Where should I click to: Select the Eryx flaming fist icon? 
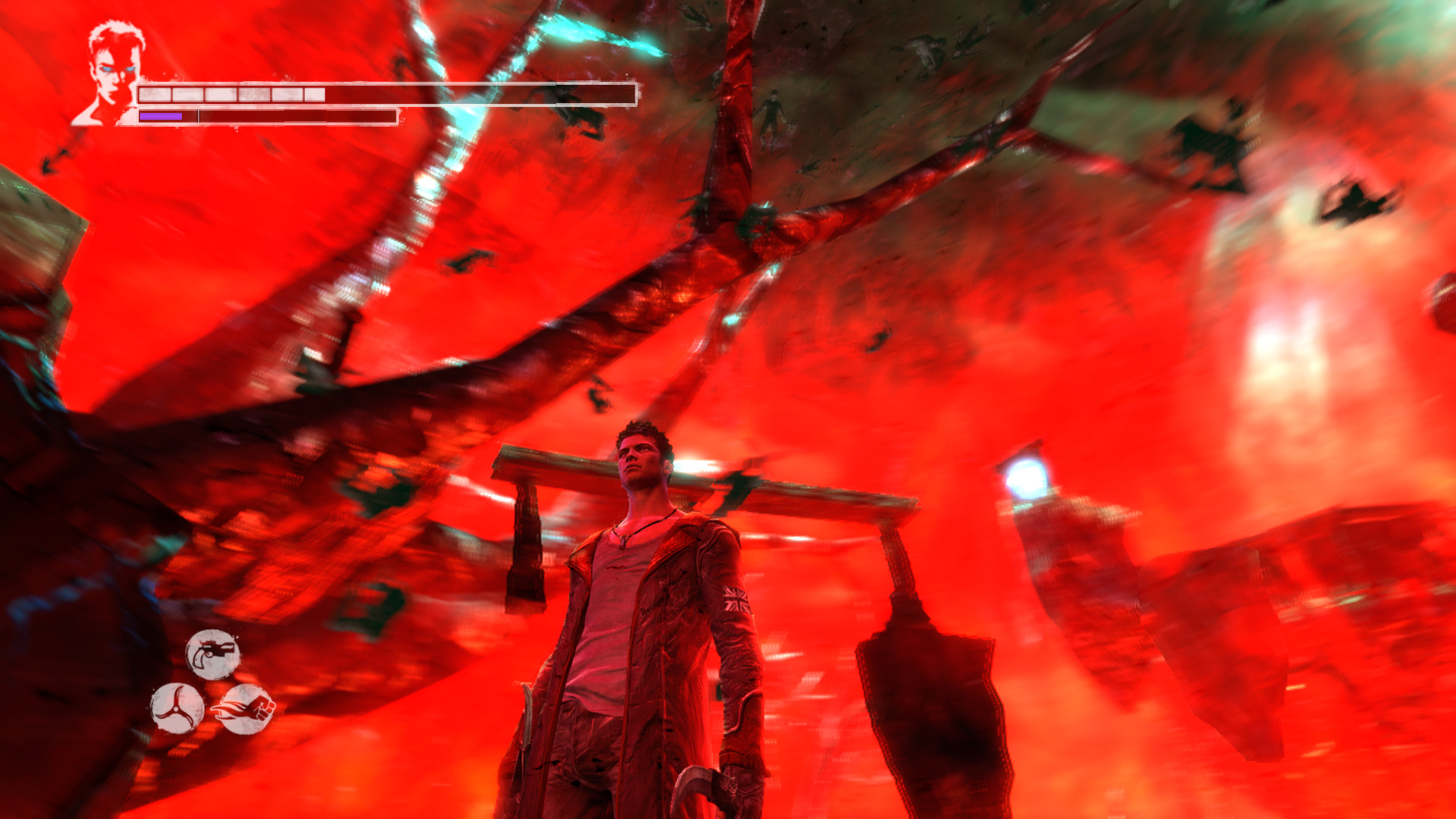click(246, 709)
